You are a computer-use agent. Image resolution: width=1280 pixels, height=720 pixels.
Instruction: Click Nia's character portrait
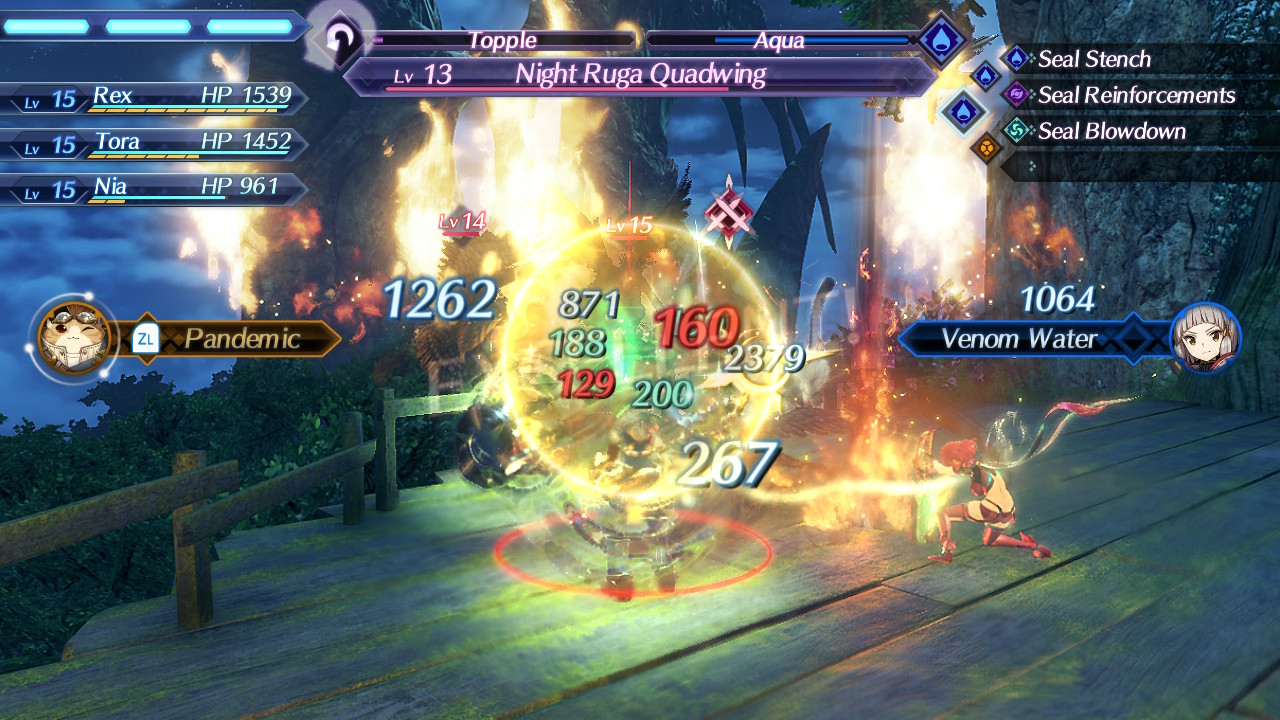1205,338
